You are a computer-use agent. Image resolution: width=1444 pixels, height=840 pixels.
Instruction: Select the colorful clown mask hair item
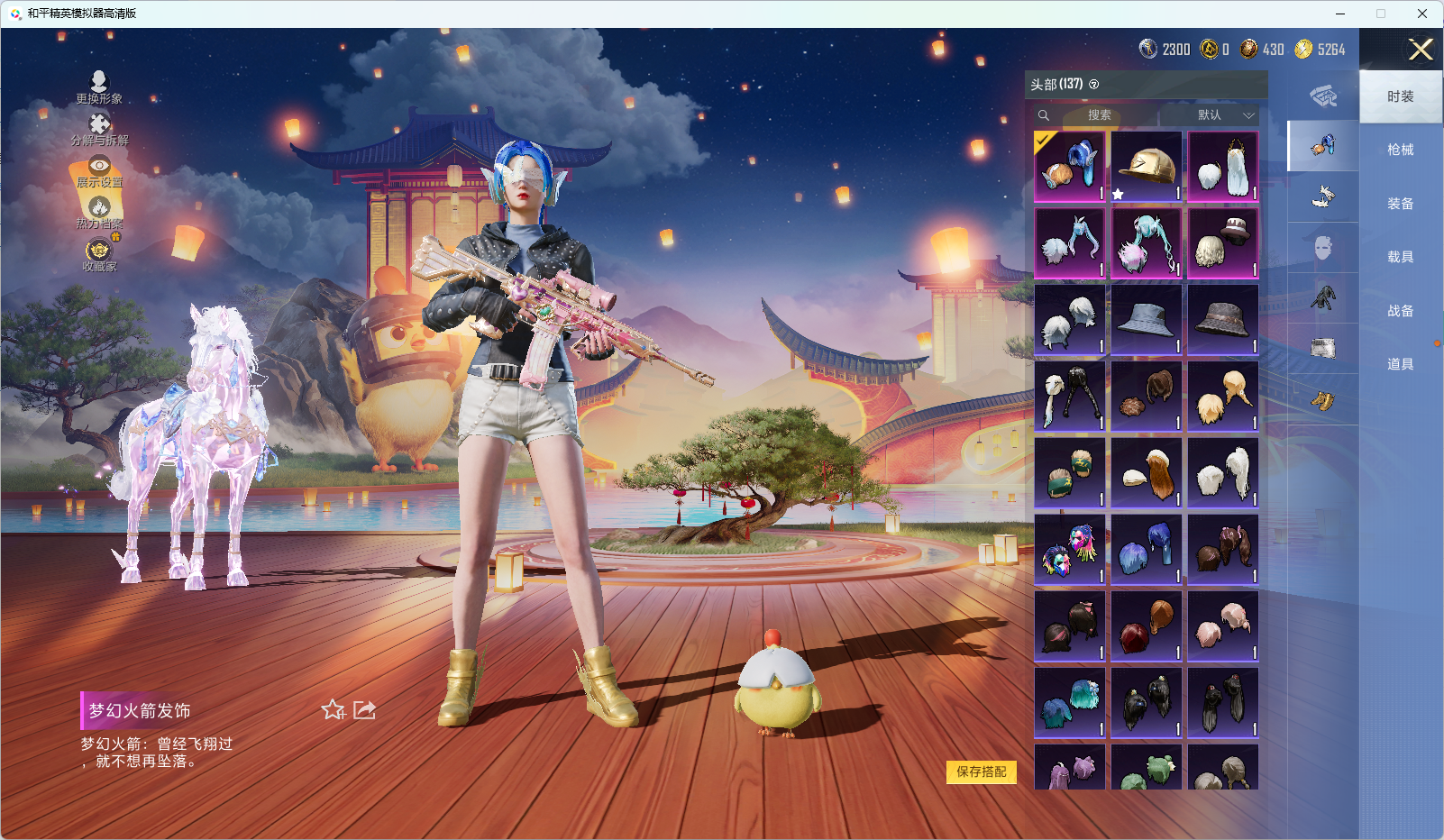point(1069,550)
